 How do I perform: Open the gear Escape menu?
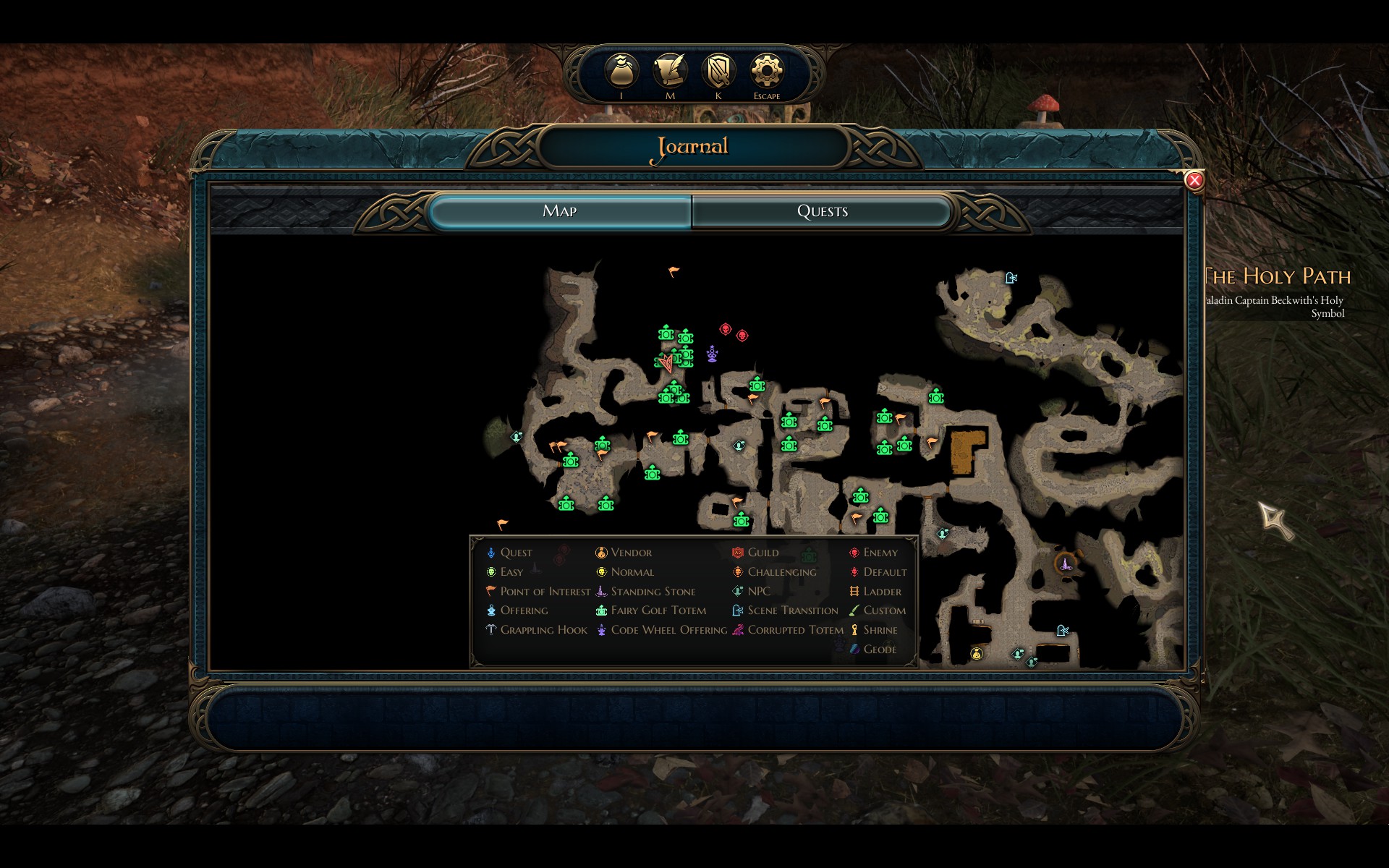tap(767, 72)
